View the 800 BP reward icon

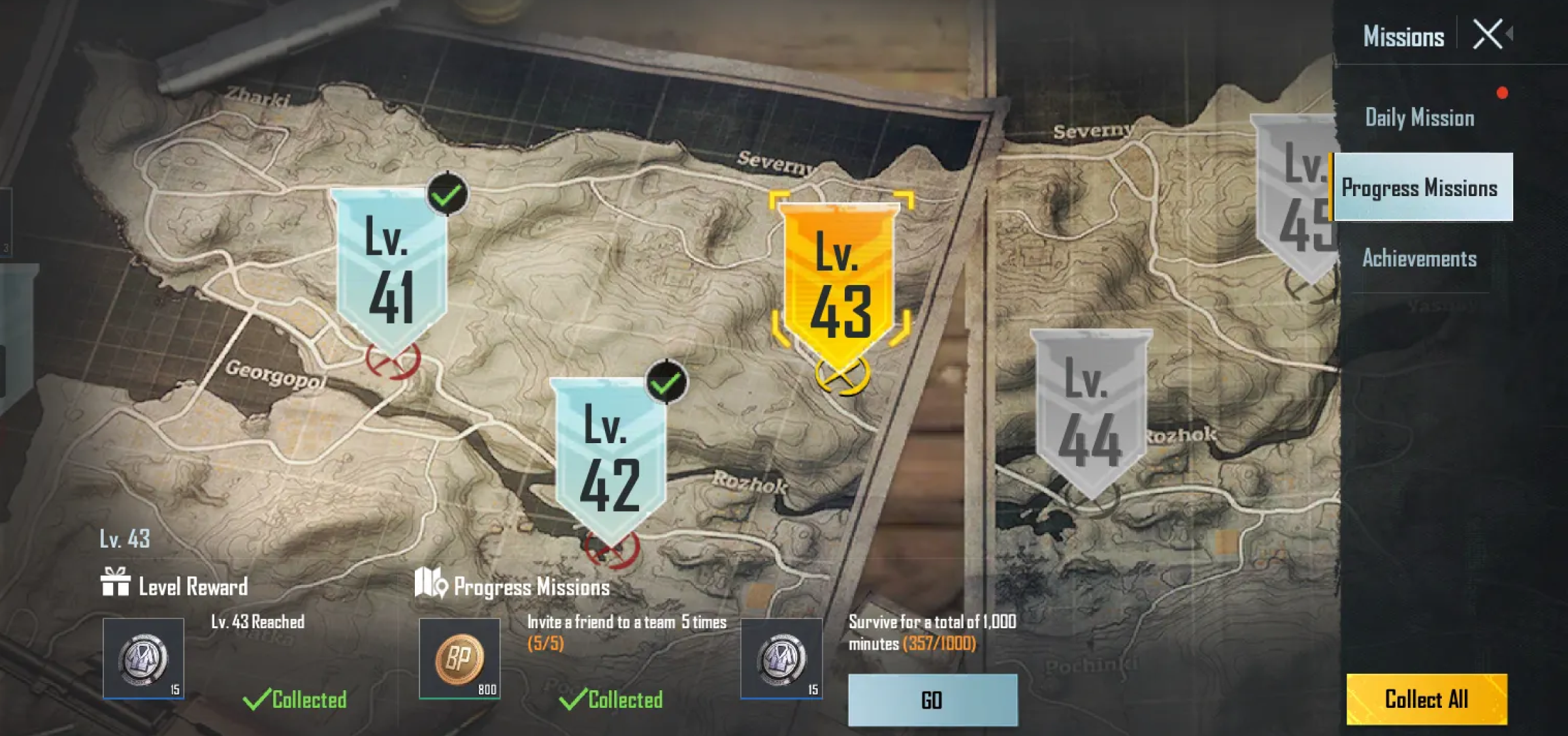click(459, 658)
